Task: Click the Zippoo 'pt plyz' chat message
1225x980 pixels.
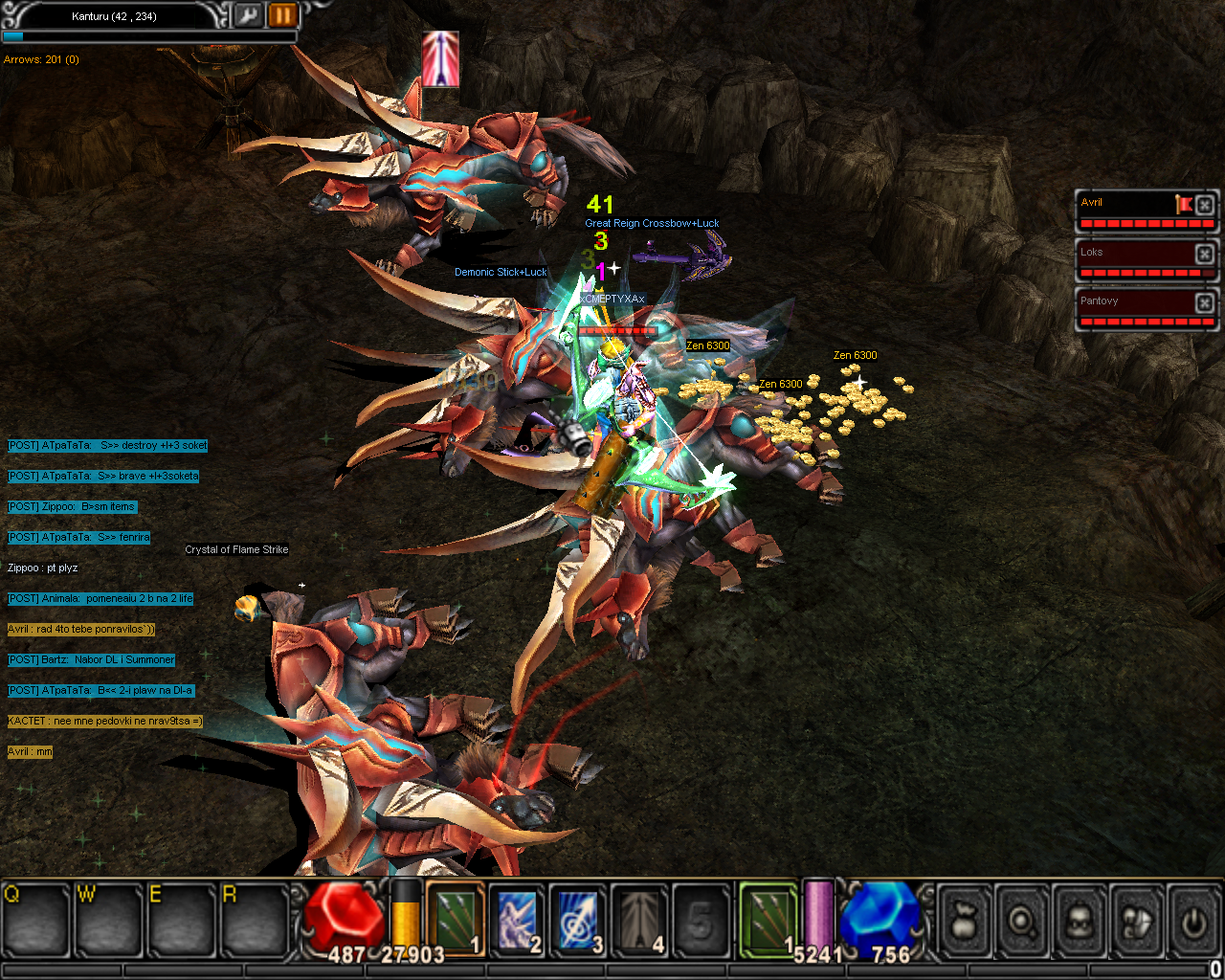Action: (43, 568)
